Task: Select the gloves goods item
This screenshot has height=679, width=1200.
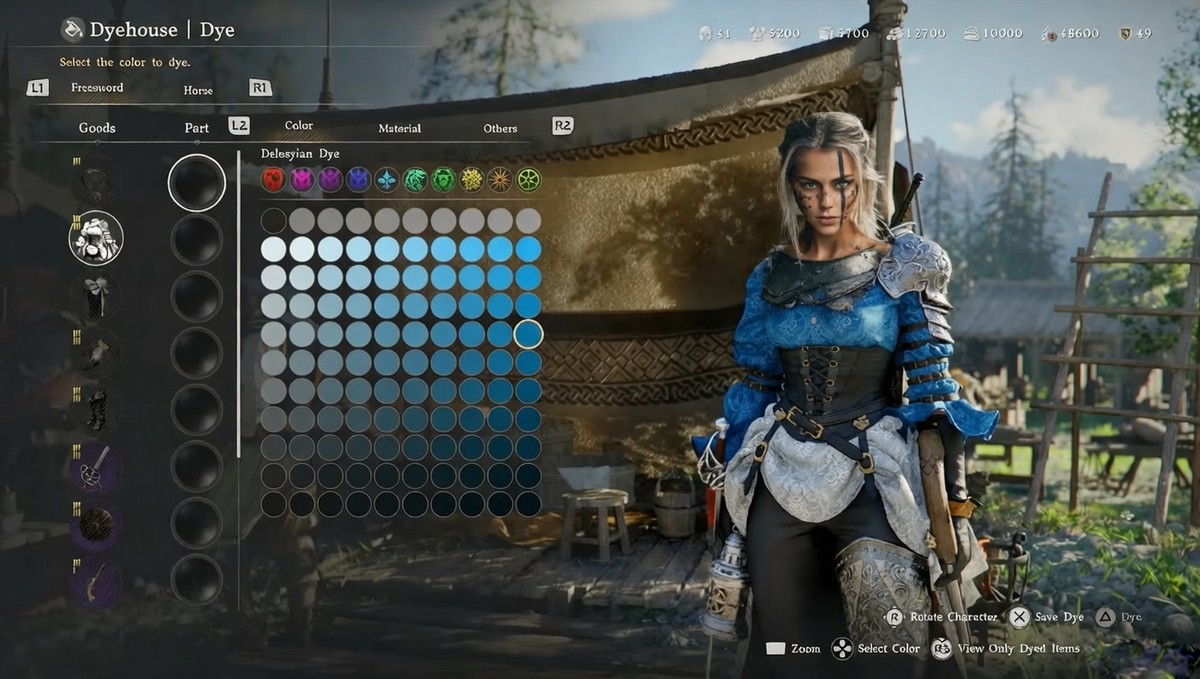Action: (x=96, y=353)
